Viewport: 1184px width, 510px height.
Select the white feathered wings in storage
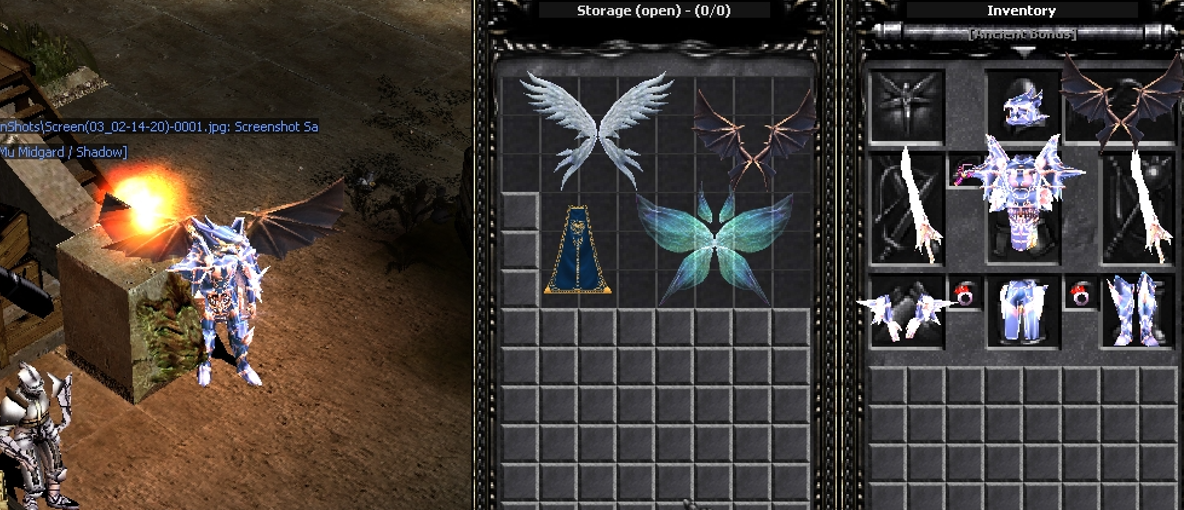(596, 127)
